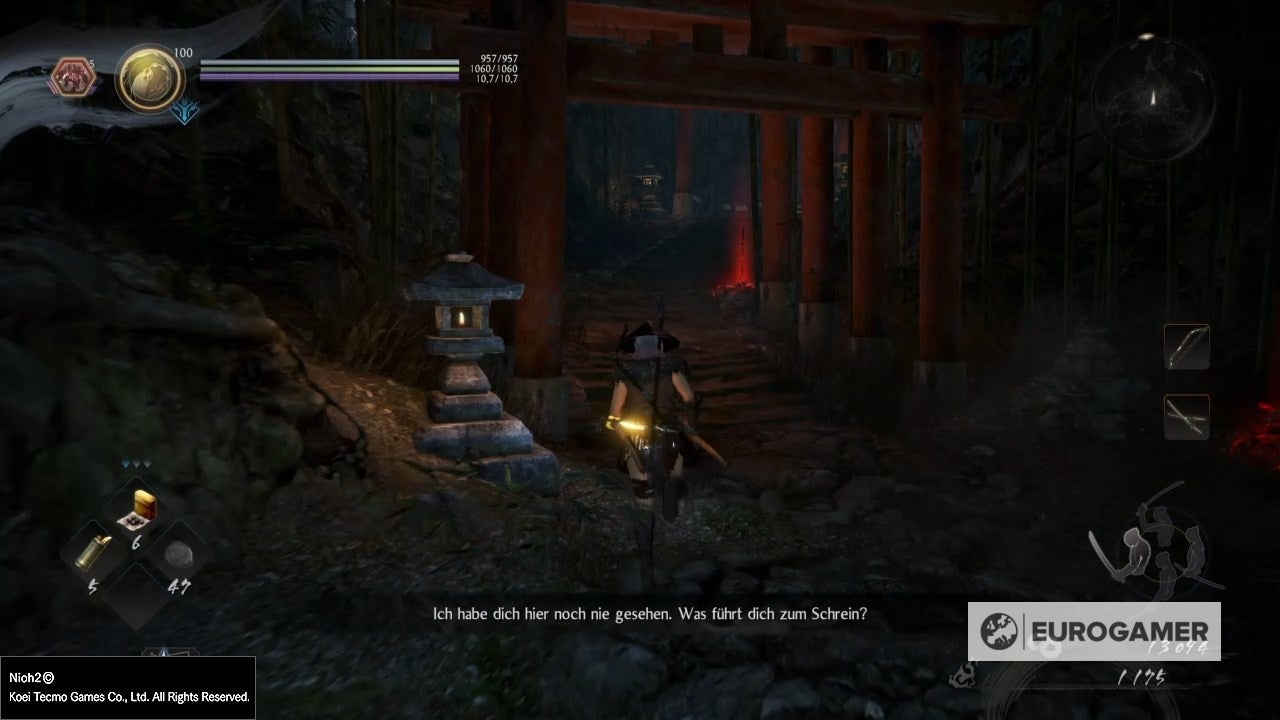The height and width of the screenshot is (720, 1280).
Task: Click the 1175 gold currency counter
Action: [x=1142, y=676]
